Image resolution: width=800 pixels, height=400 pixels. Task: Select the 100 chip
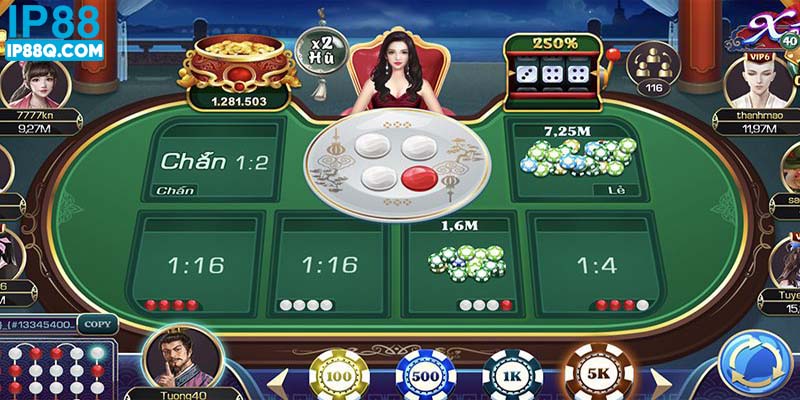coord(340,377)
